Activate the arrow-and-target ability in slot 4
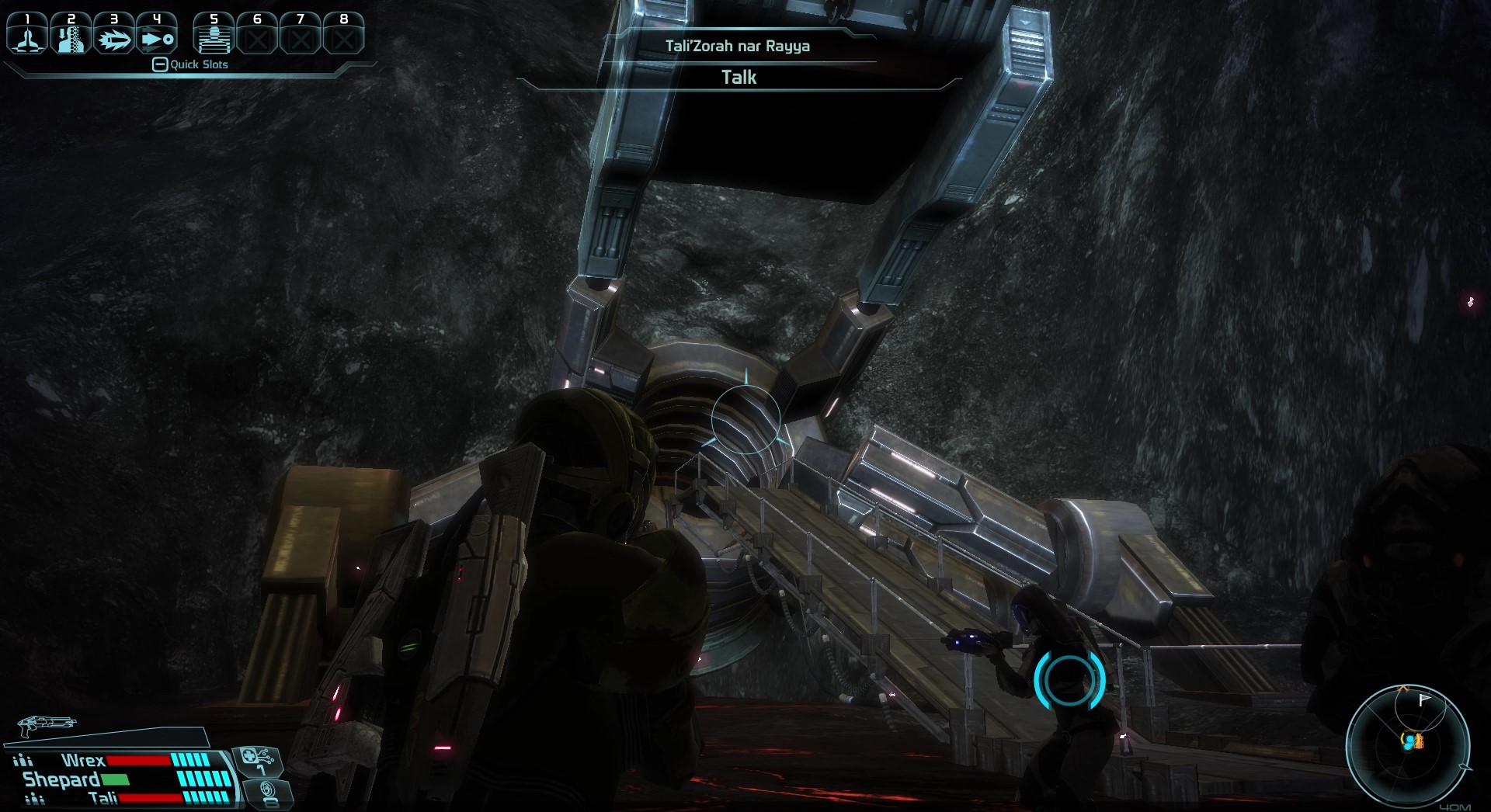 point(157,36)
